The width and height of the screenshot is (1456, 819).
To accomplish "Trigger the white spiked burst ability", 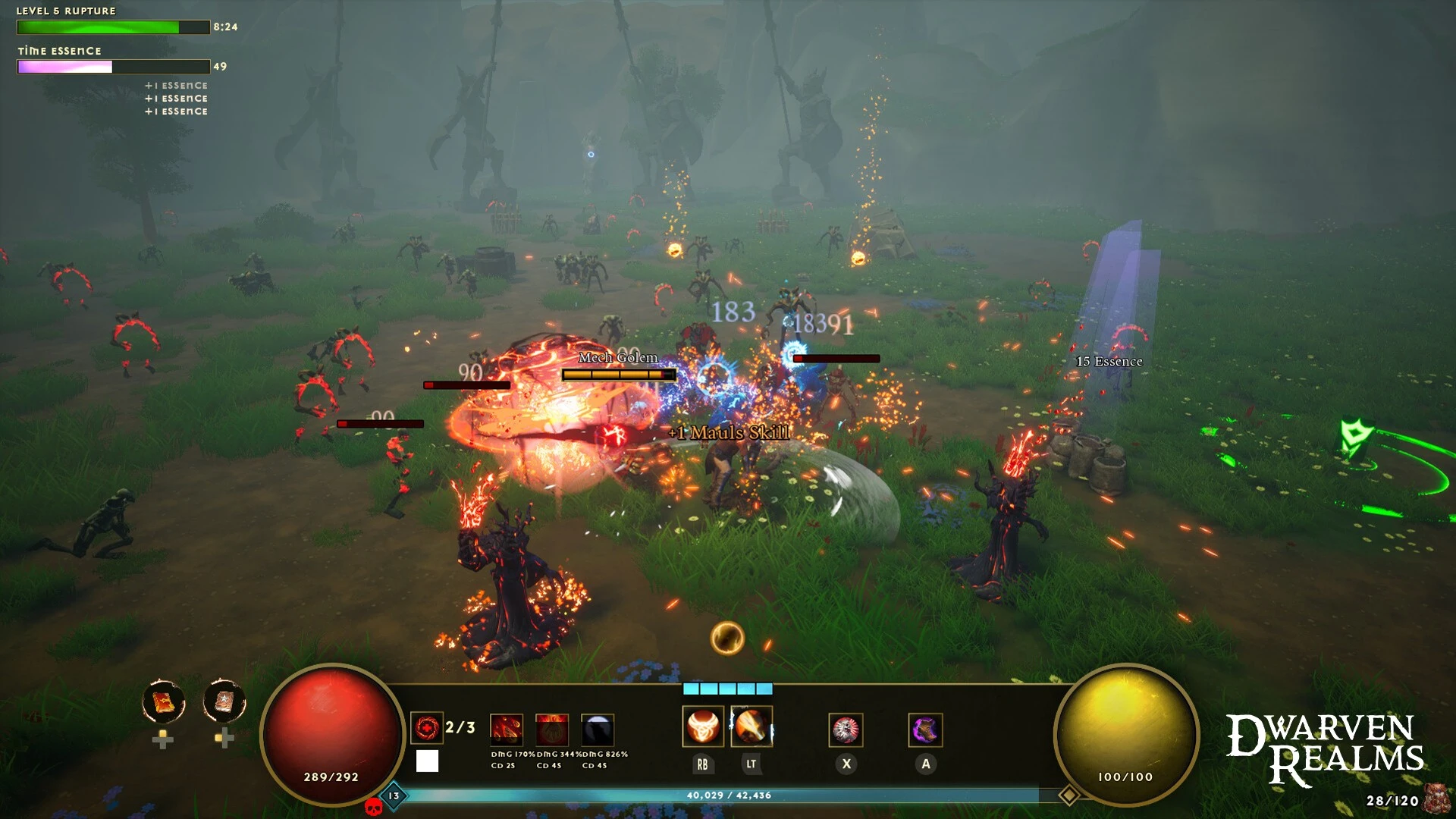I will click(846, 730).
